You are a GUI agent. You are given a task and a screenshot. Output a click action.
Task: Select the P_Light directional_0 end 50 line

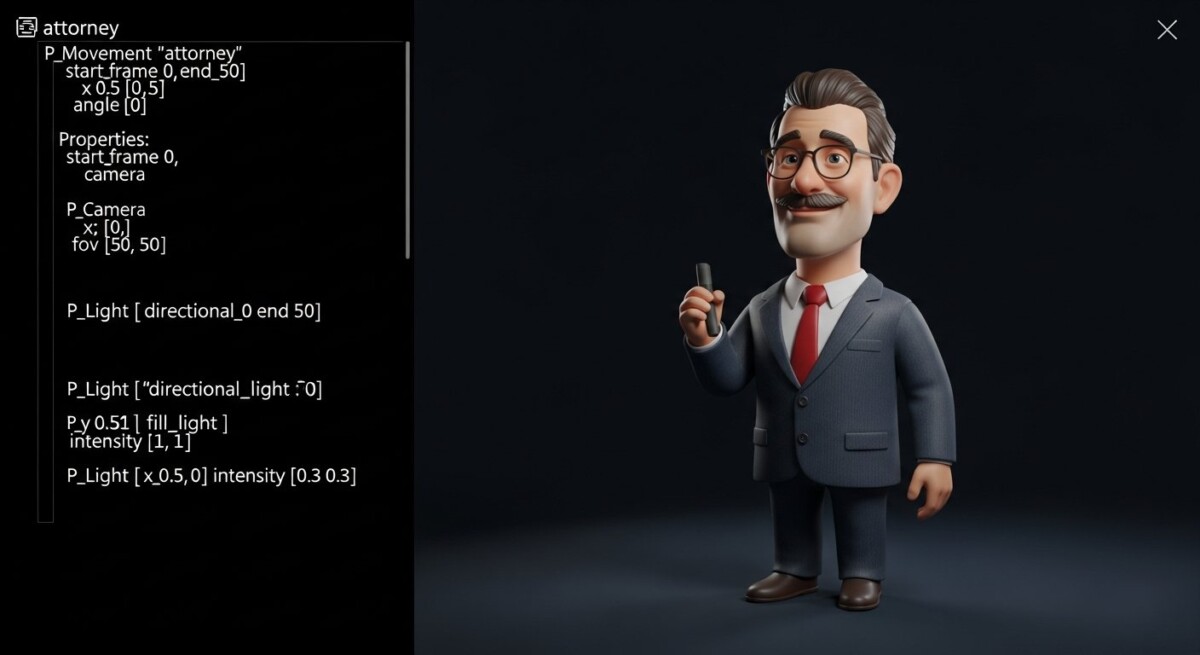click(193, 310)
